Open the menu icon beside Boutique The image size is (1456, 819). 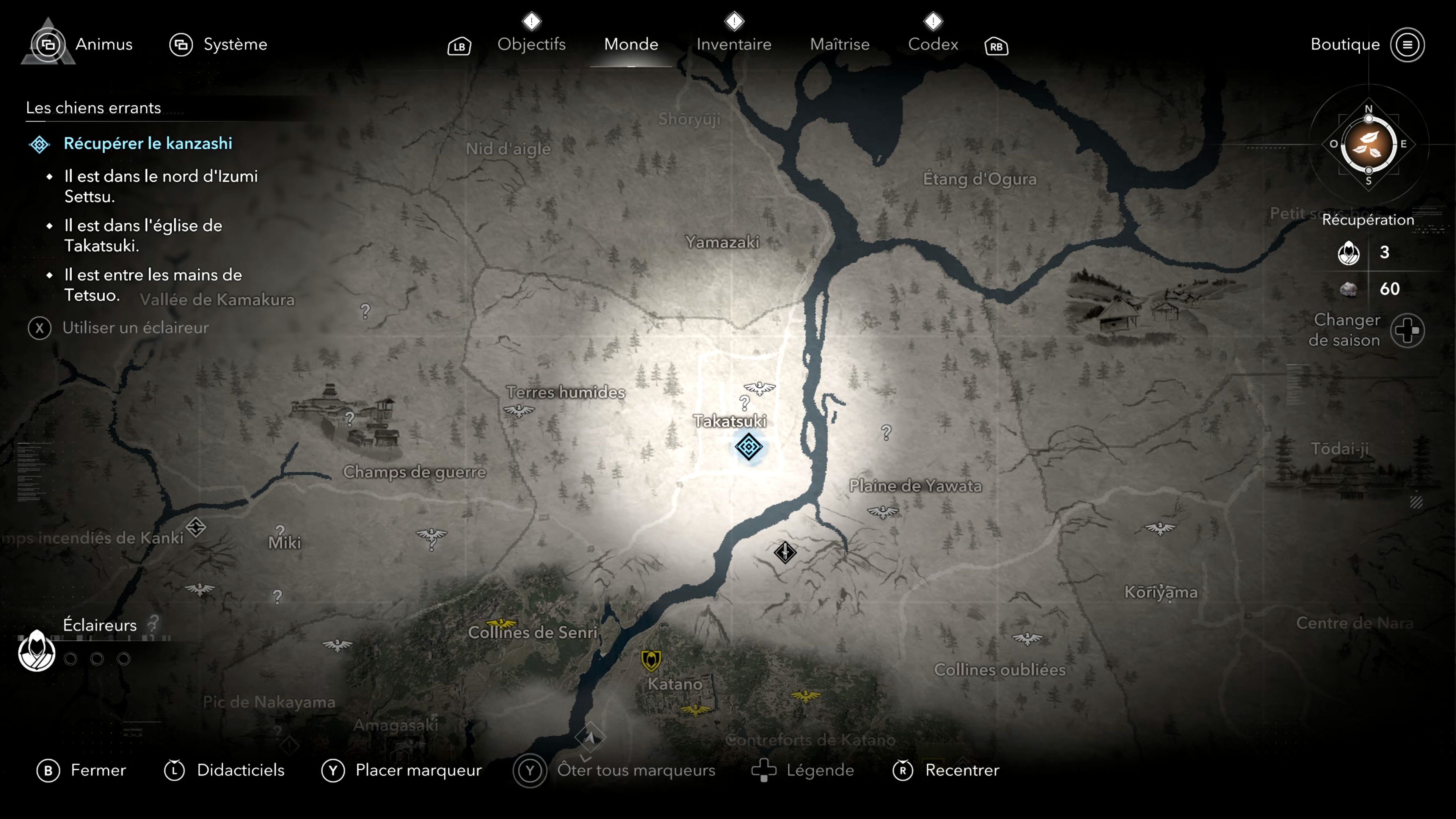click(x=1409, y=45)
